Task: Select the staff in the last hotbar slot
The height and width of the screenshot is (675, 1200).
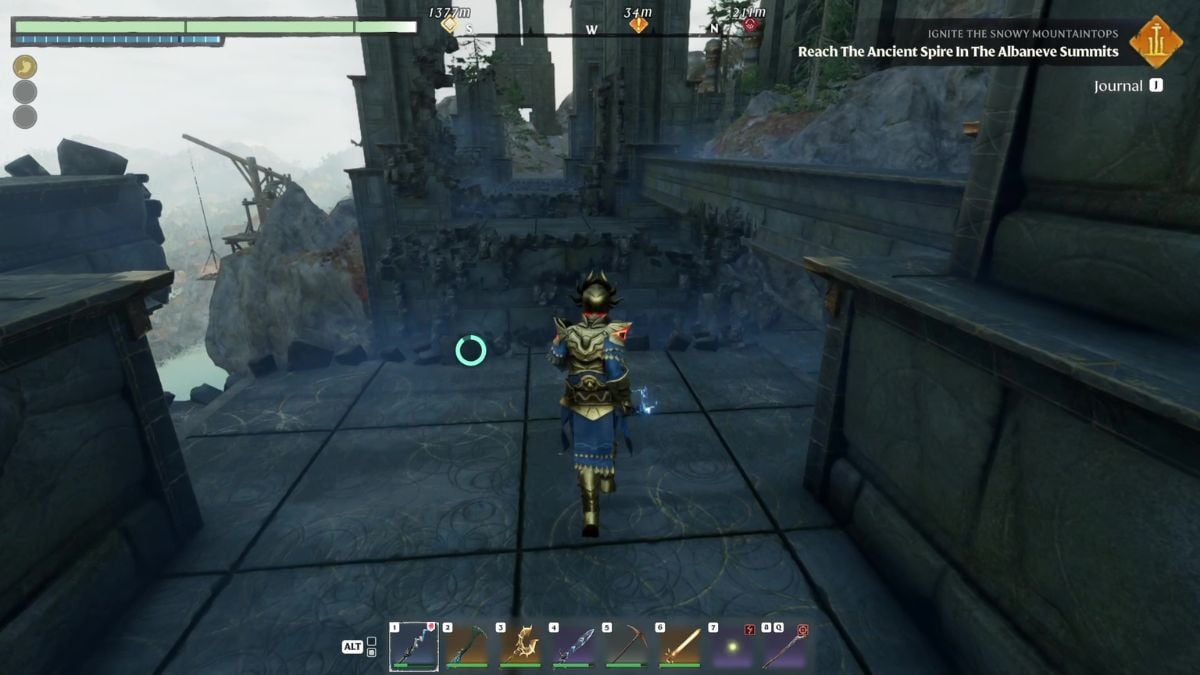Action: pyautogui.click(x=785, y=646)
